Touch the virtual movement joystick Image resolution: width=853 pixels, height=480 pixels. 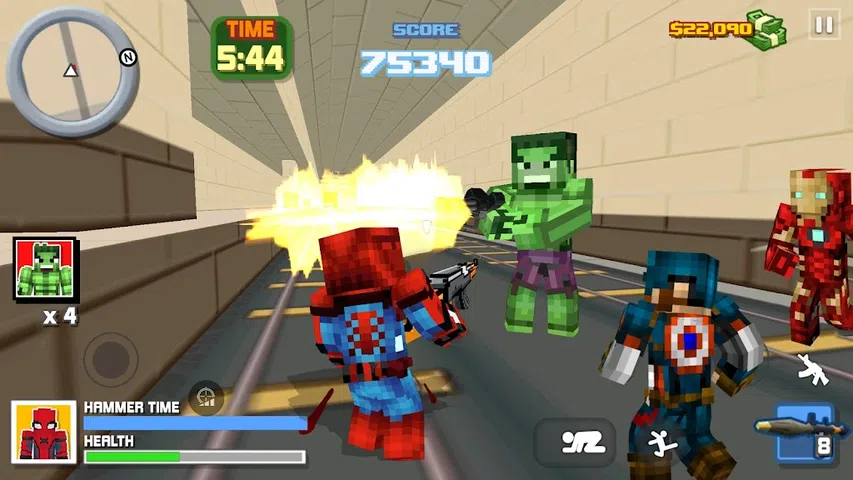[x=109, y=354]
